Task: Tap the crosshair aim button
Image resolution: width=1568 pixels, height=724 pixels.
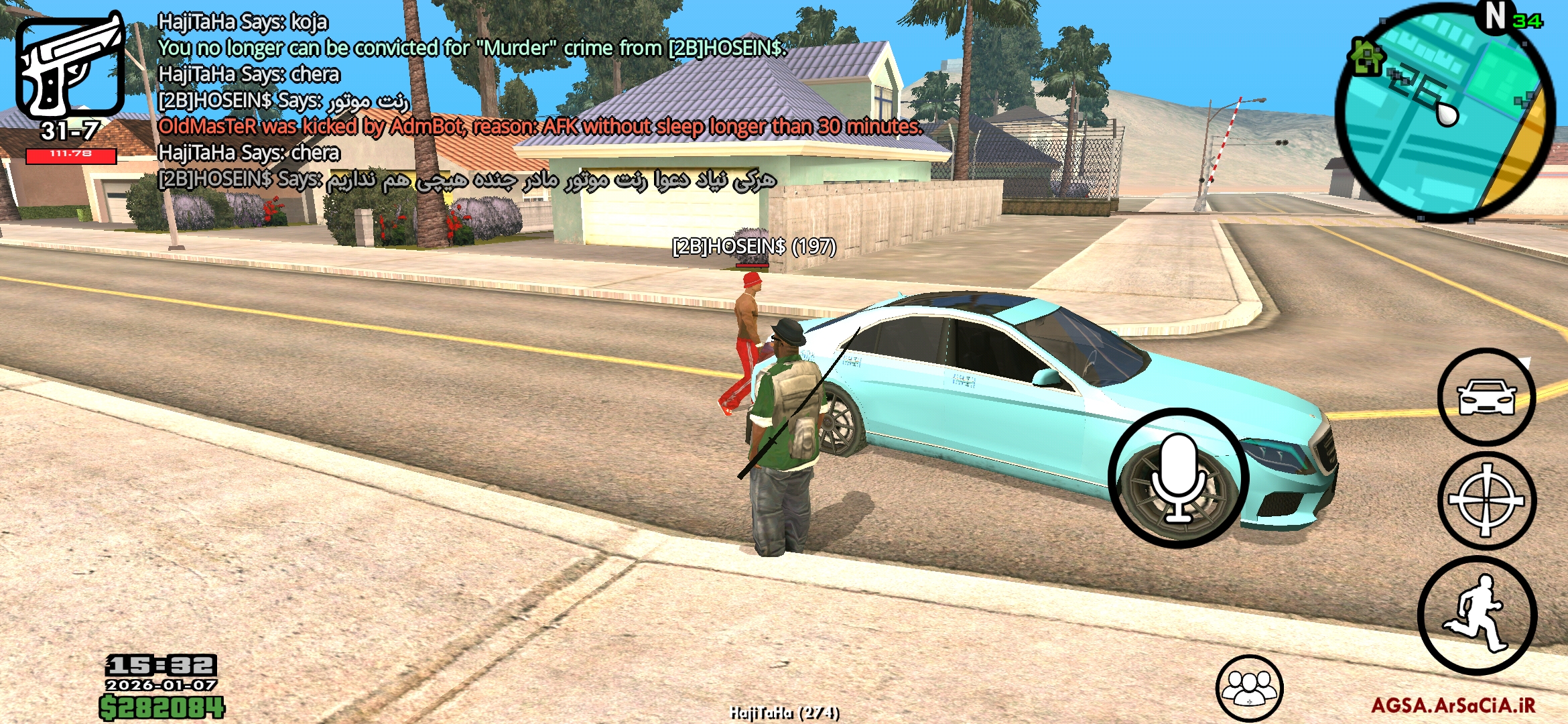Action: tap(1486, 500)
